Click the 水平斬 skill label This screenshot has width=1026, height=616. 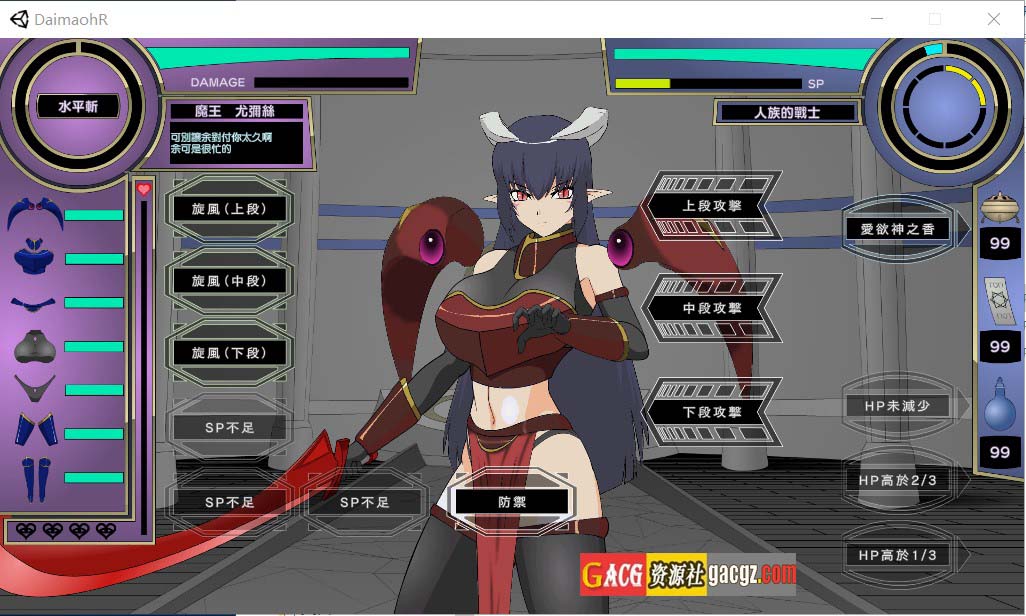77,107
